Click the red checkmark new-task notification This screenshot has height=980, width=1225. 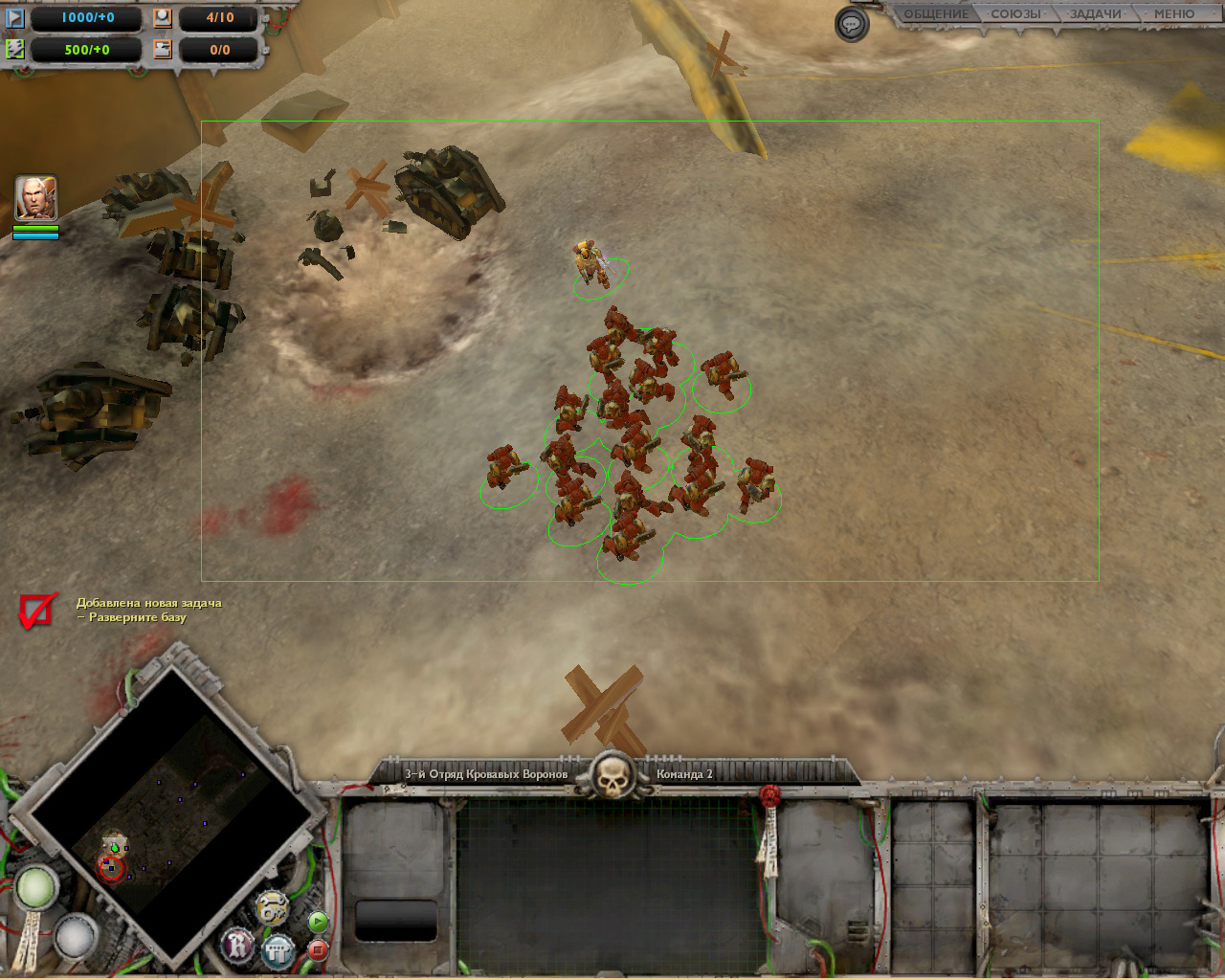click(36, 611)
